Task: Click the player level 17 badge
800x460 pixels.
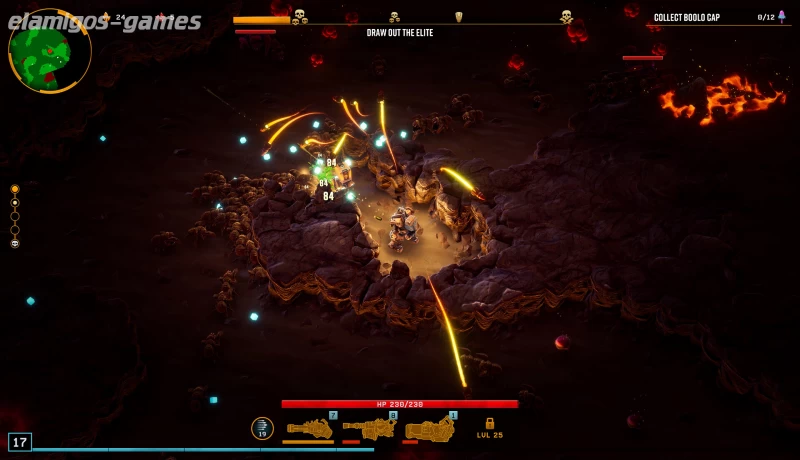Action: coord(20,441)
